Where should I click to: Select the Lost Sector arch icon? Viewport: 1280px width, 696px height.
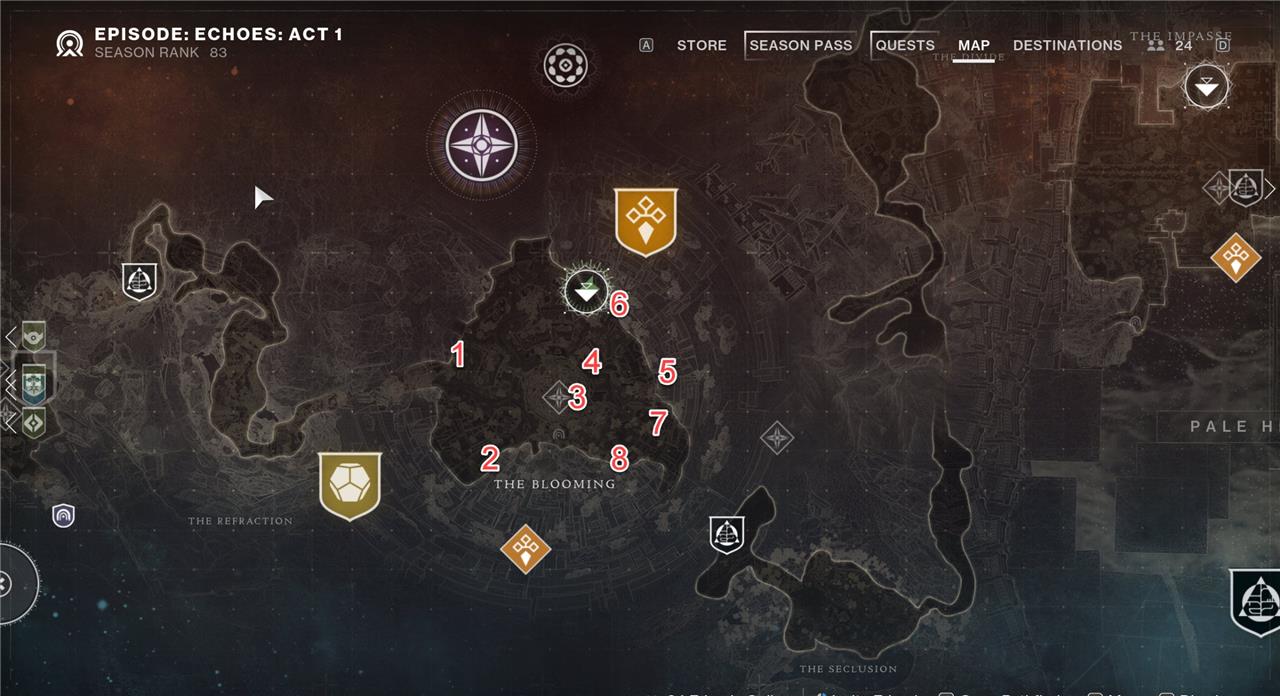(64, 515)
